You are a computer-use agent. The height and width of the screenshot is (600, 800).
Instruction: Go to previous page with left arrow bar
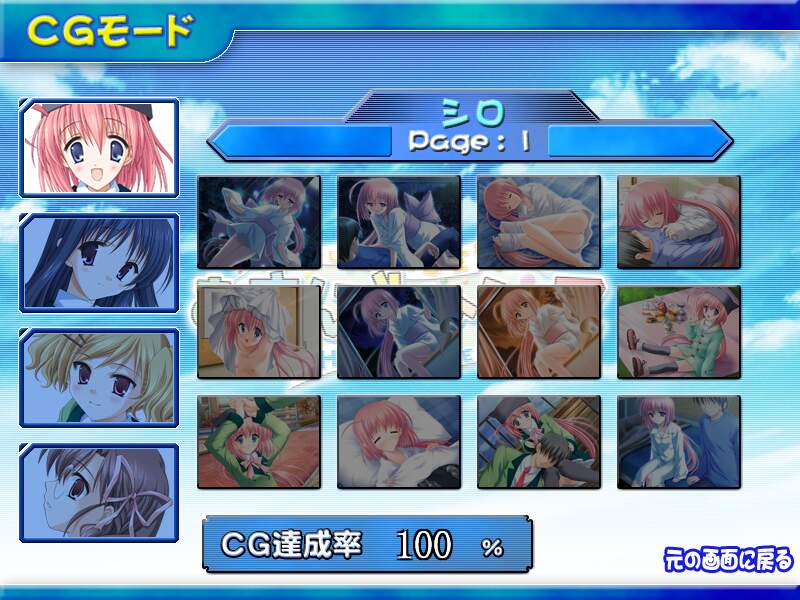[x=298, y=139]
